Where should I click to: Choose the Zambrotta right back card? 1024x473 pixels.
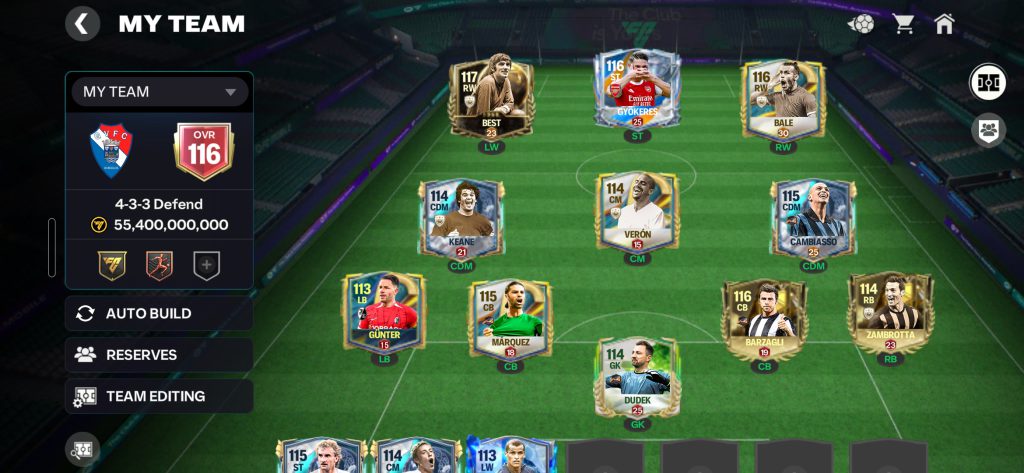(890, 312)
